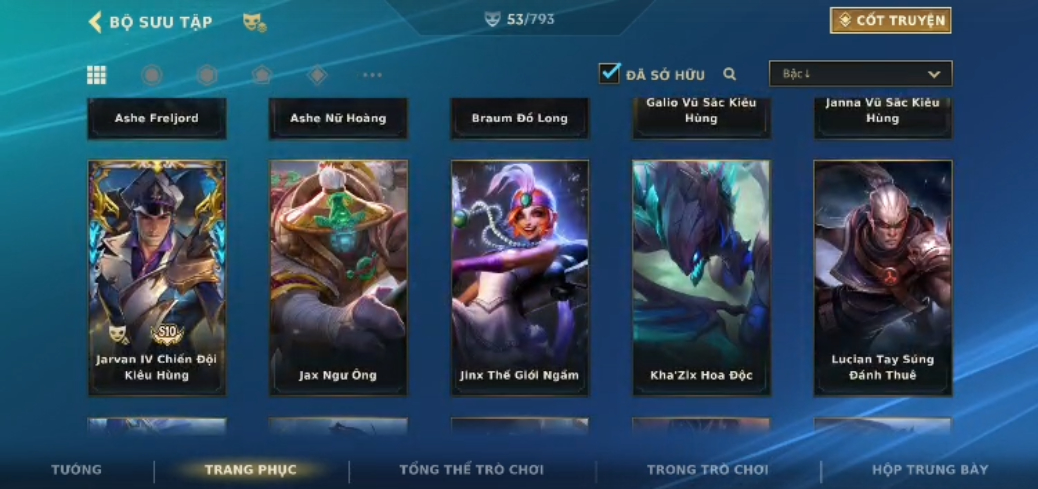The width and height of the screenshot is (1038, 489).
Task: Toggle the Đã Sở Hữu checkbox
Action: pos(609,73)
